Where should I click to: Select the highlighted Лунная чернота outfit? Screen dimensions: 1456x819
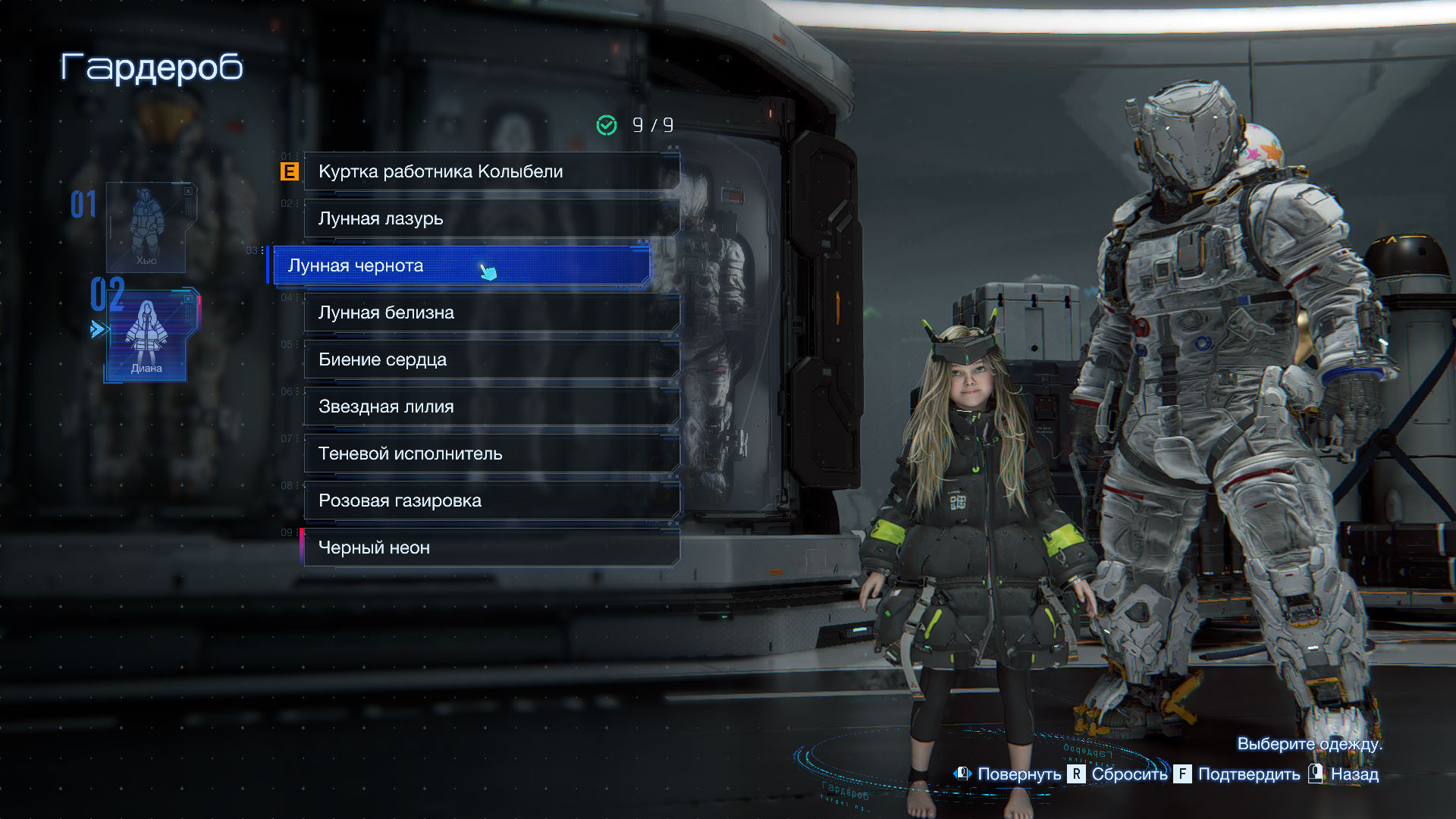pos(460,265)
